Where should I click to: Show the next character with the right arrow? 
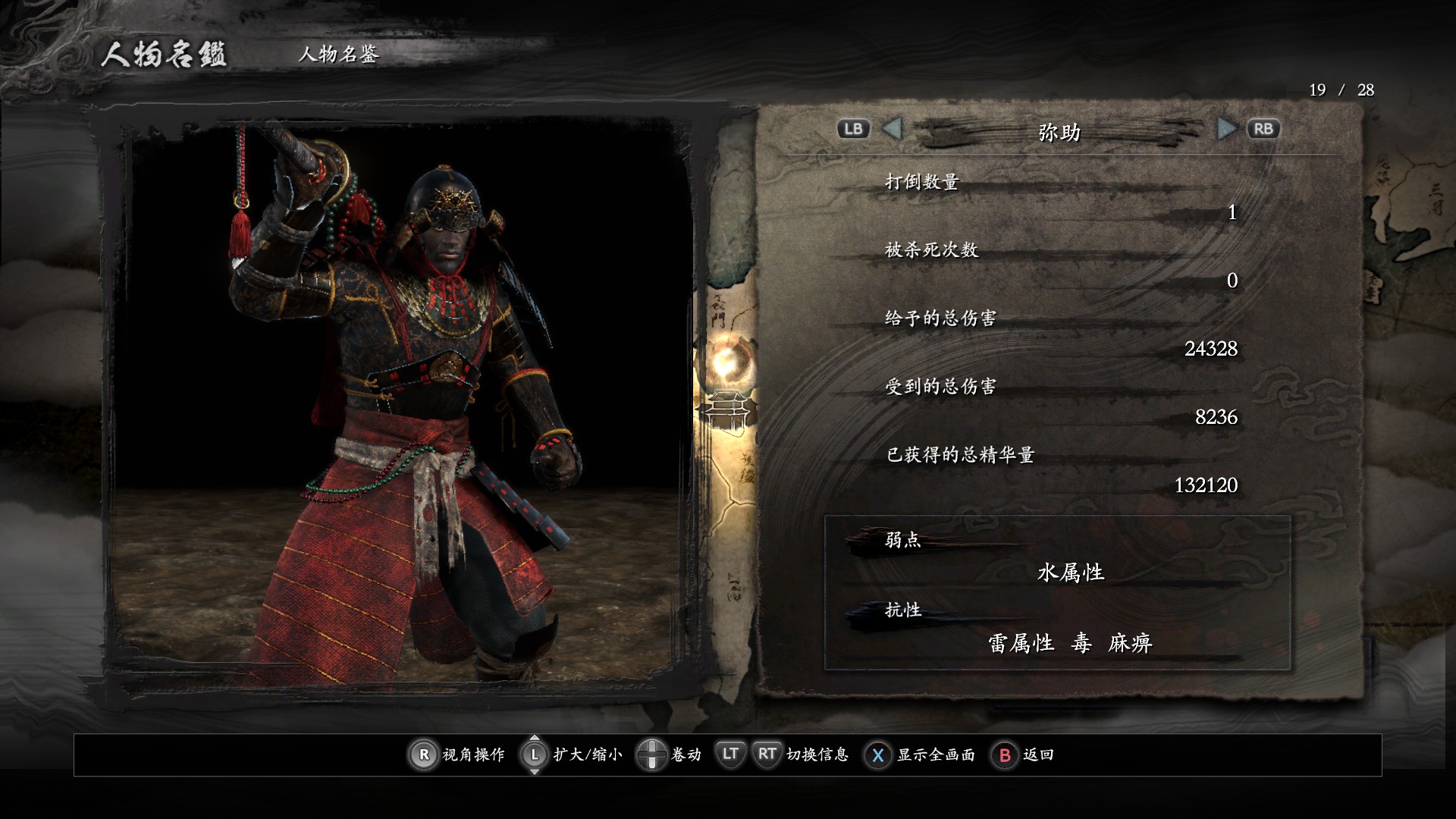pyautogui.click(x=1225, y=129)
